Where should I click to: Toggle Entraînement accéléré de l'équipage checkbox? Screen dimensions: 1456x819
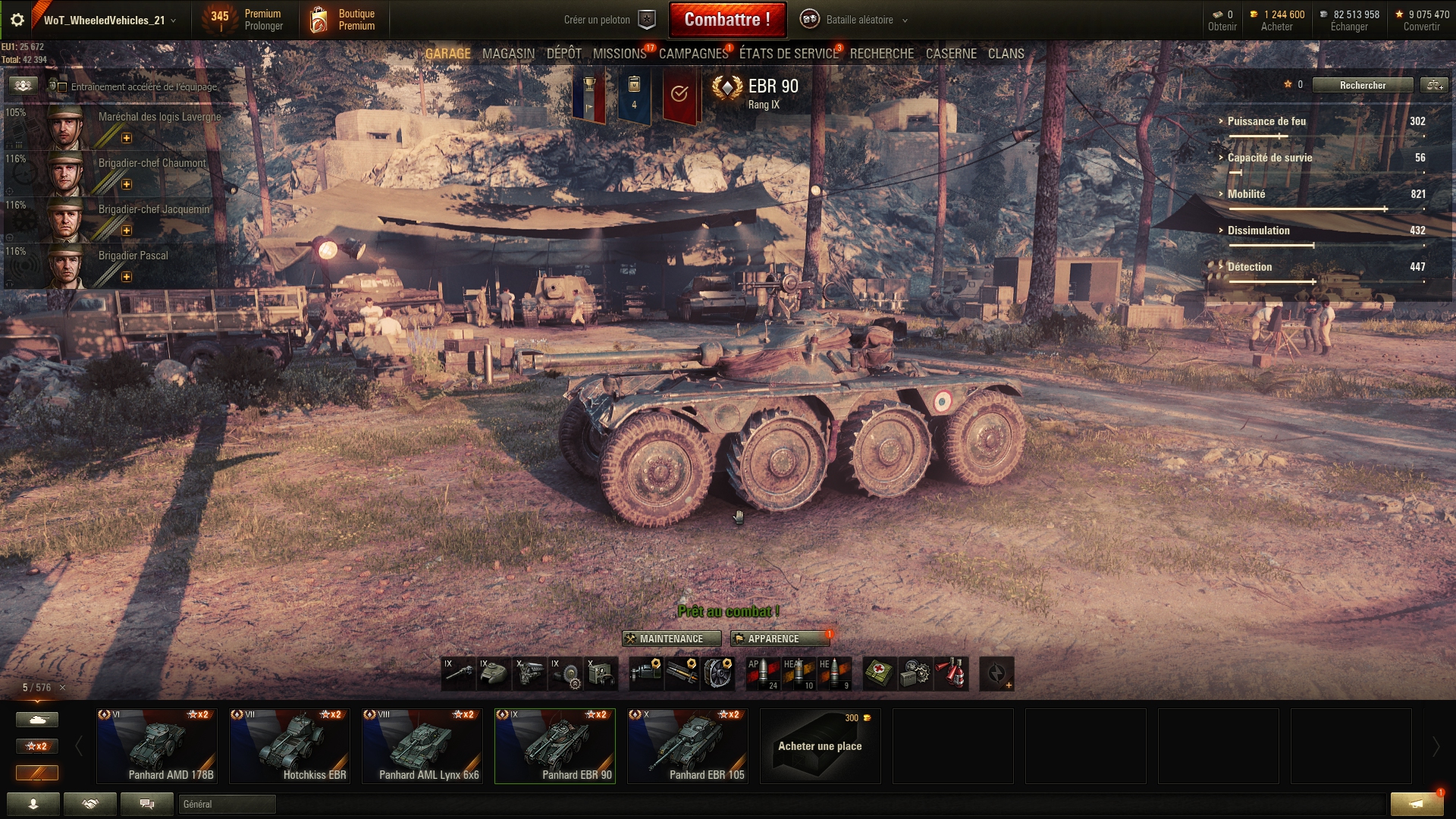(x=63, y=87)
